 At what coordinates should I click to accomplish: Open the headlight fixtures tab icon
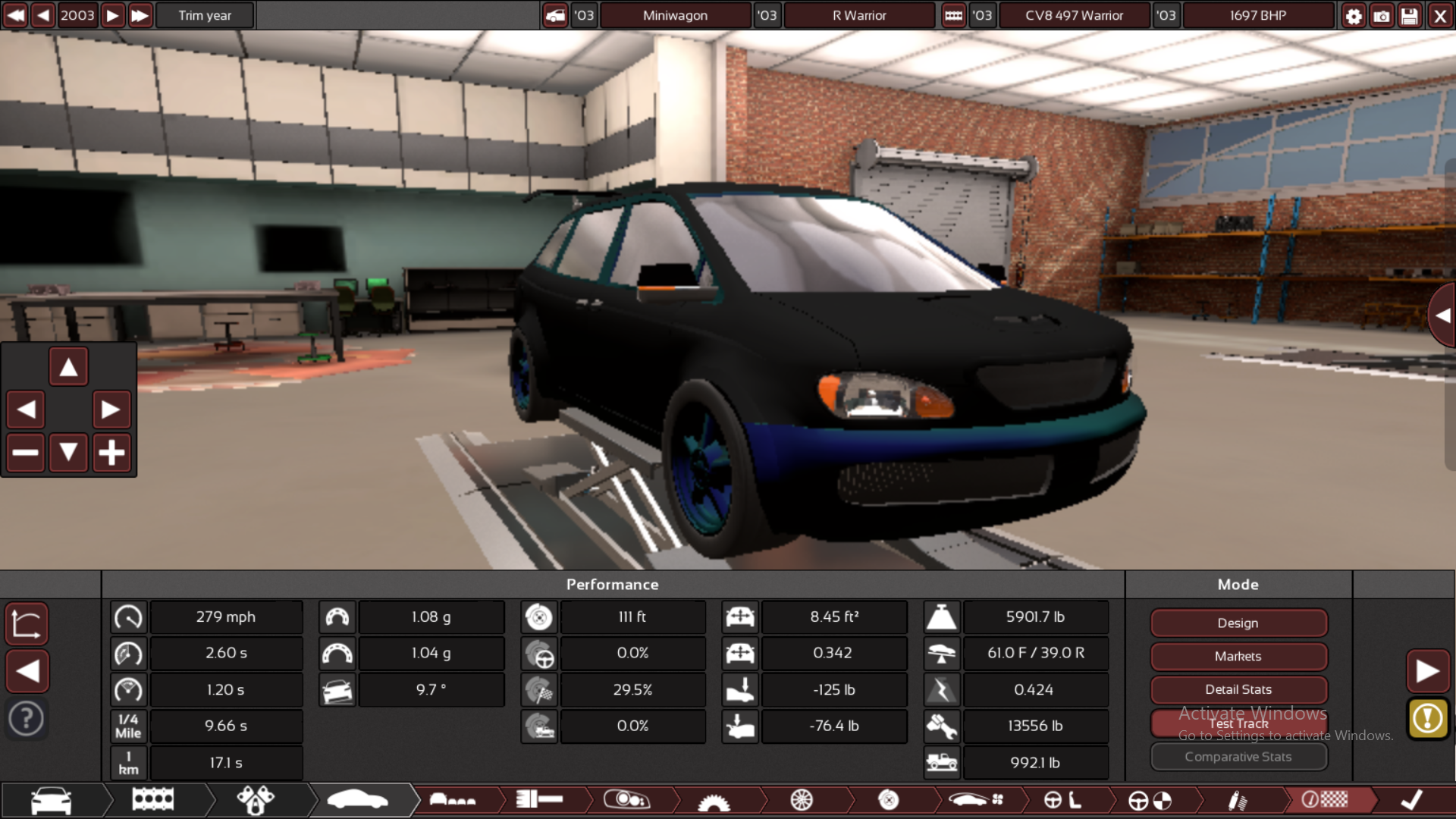click(x=628, y=800)
